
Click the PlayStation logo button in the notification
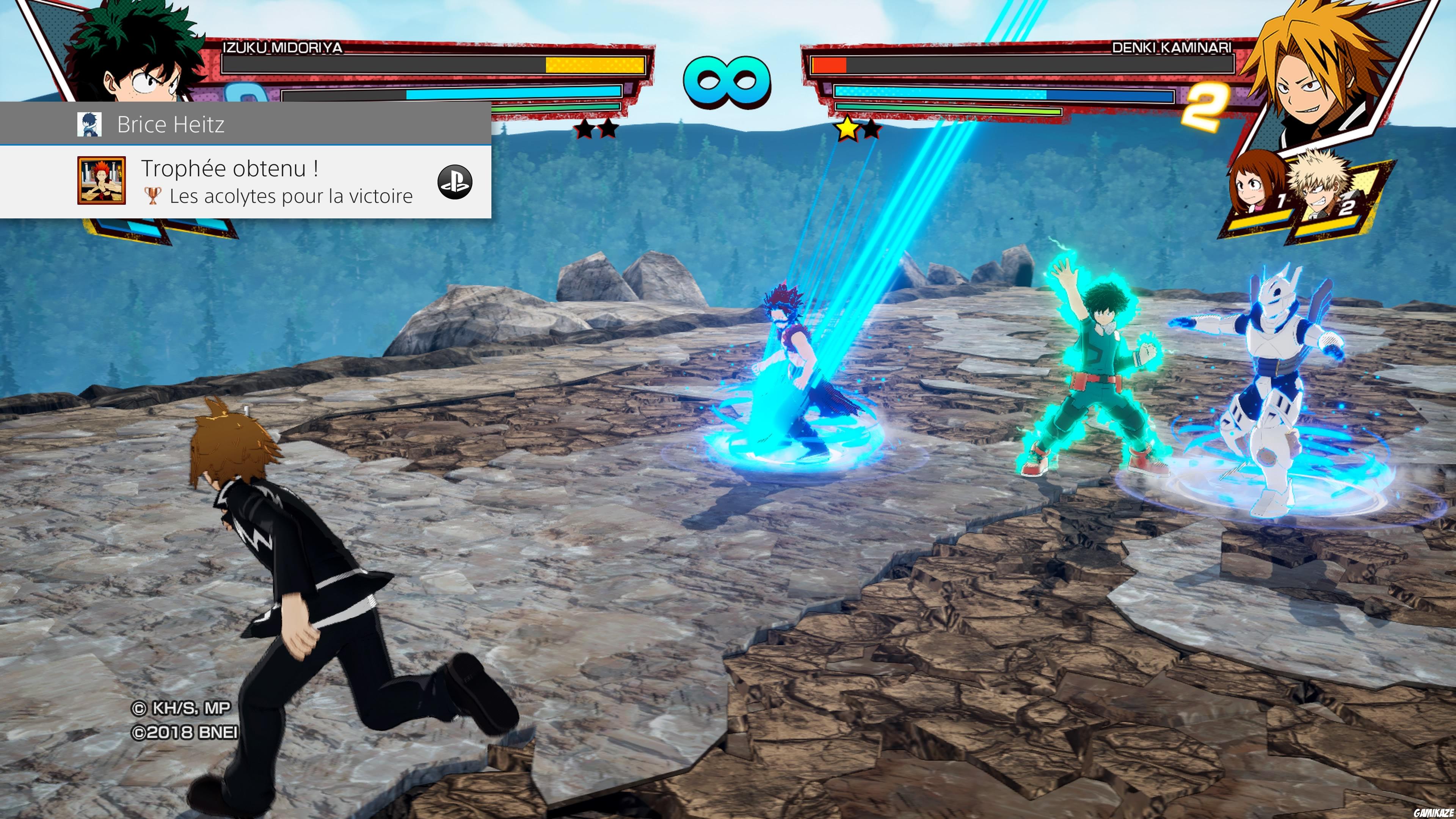click(455, 182)
